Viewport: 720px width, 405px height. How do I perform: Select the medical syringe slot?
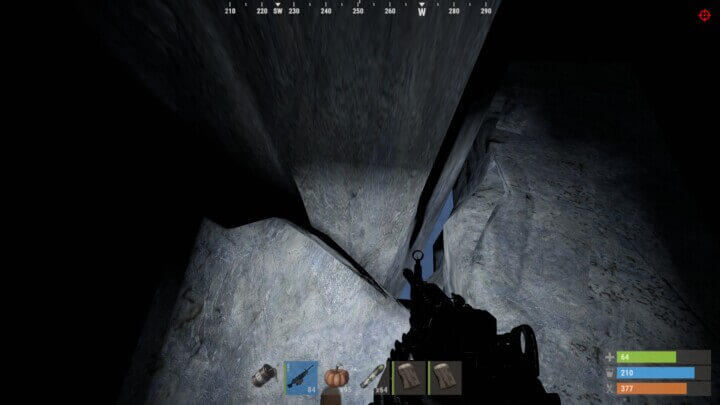(372, 378)
